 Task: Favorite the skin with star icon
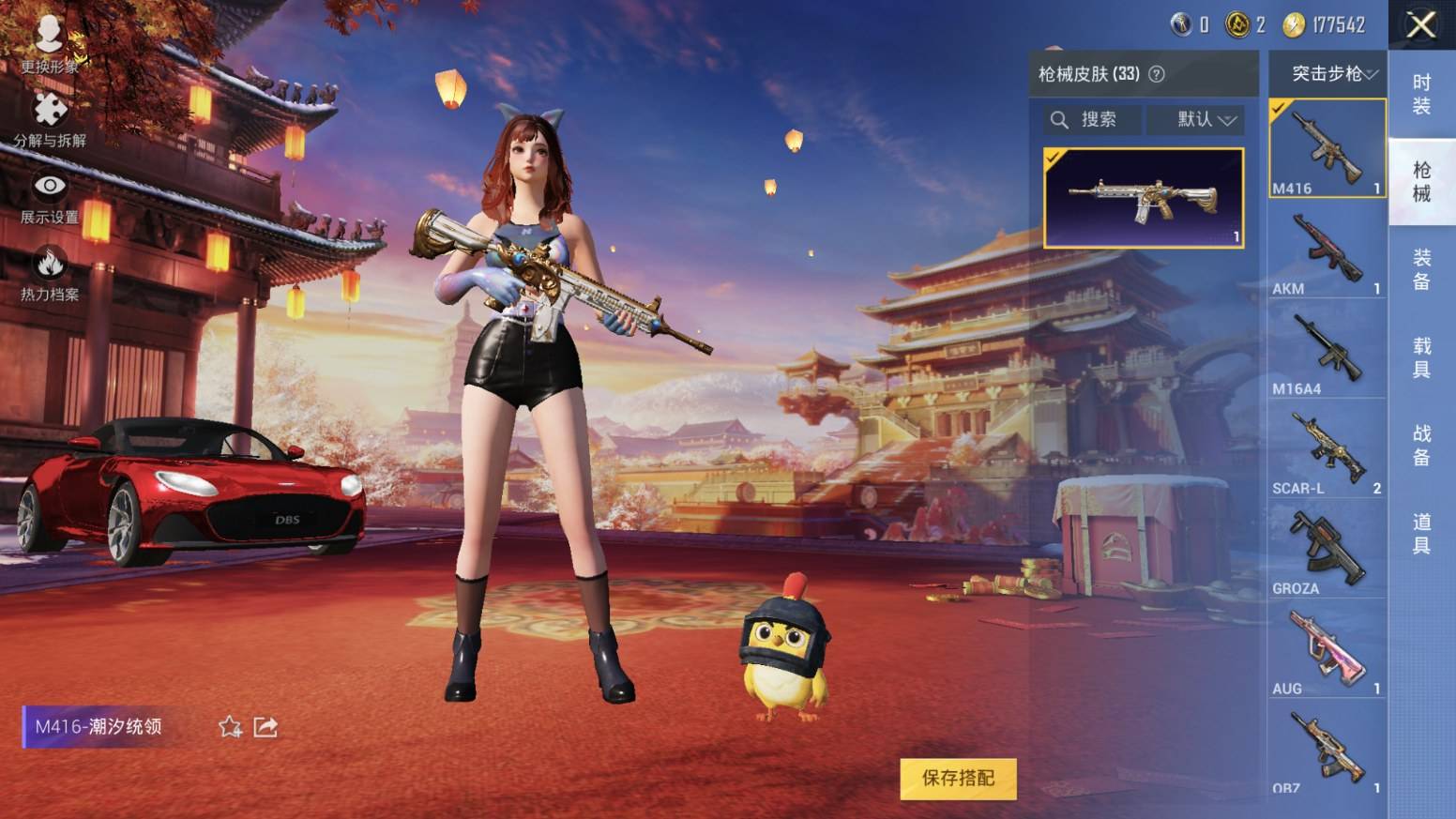(x=230, y=727)
